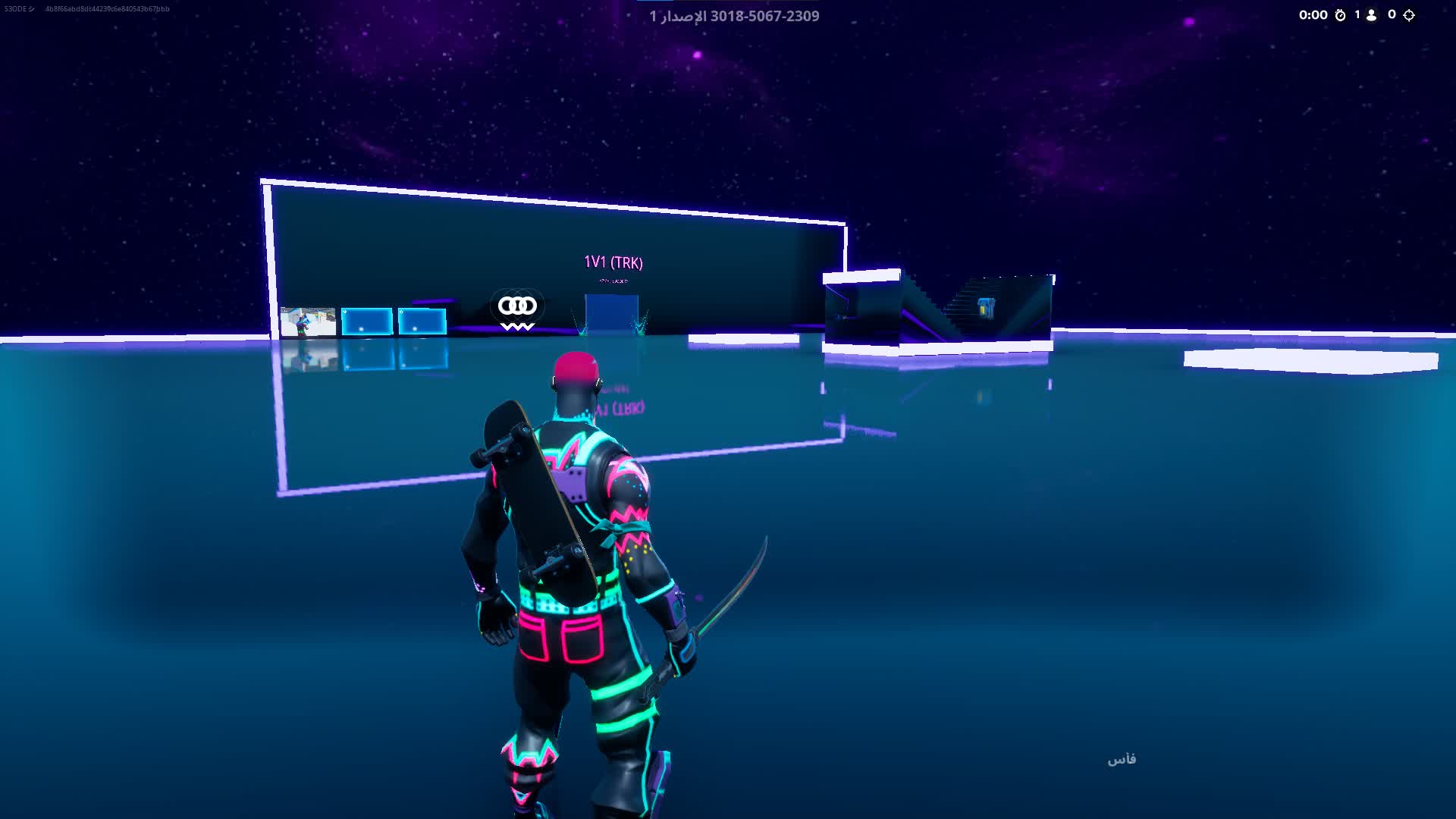The width and height of the screenshot is (1456, 819).
Task: Click the eliminations crosshair icon
Action: (x=1409, y=14)
